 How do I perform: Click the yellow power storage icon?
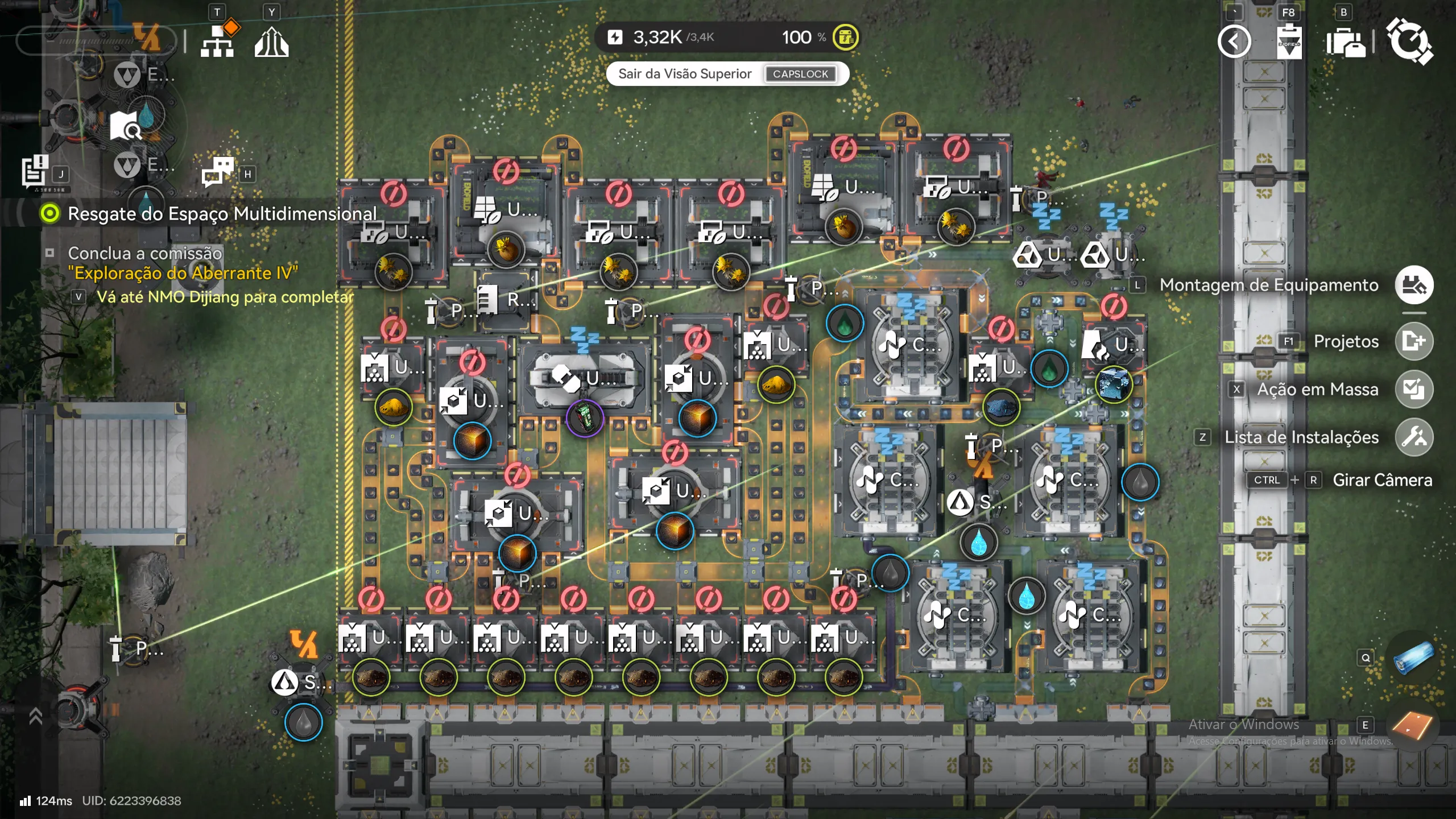846,38
